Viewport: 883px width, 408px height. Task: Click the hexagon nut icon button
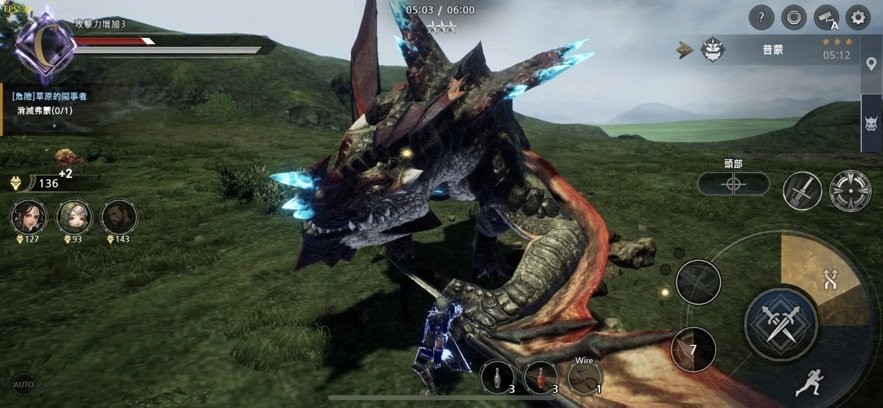tap(793, 16)
